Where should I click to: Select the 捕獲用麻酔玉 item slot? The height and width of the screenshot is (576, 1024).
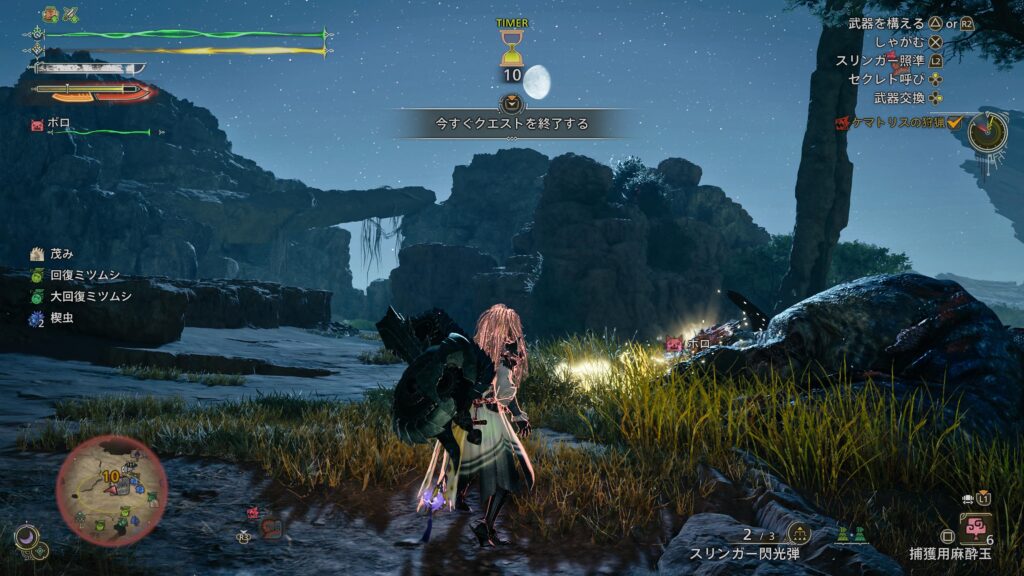click(x=975, y=527)
